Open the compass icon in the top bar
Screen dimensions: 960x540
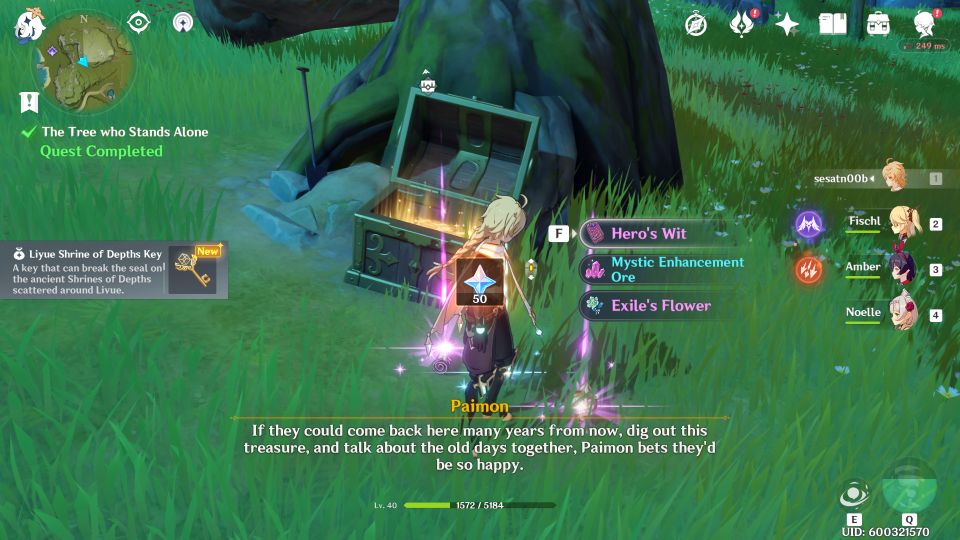coord(696,24)
